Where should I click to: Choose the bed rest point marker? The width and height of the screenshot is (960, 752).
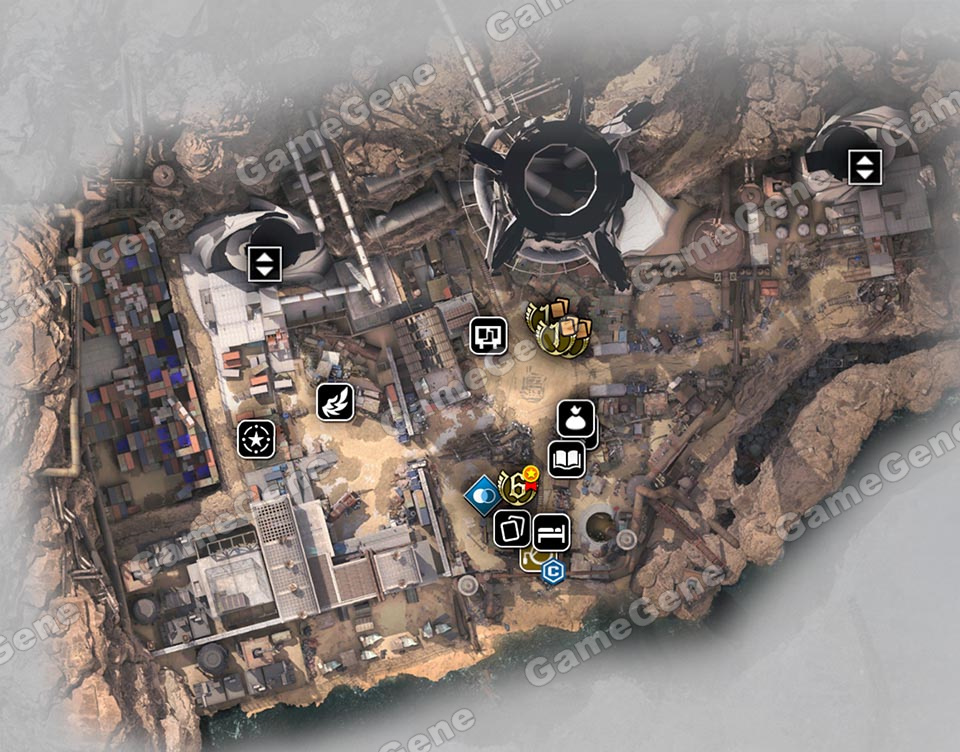pyautogui.click(x=551, y=530)
